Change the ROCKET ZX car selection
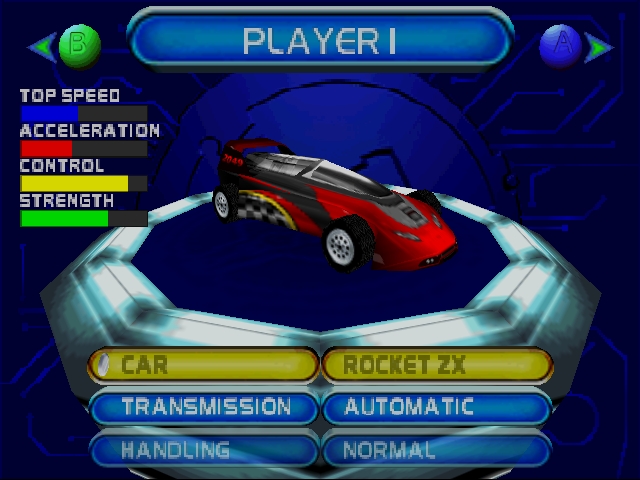 click(436, 365)
